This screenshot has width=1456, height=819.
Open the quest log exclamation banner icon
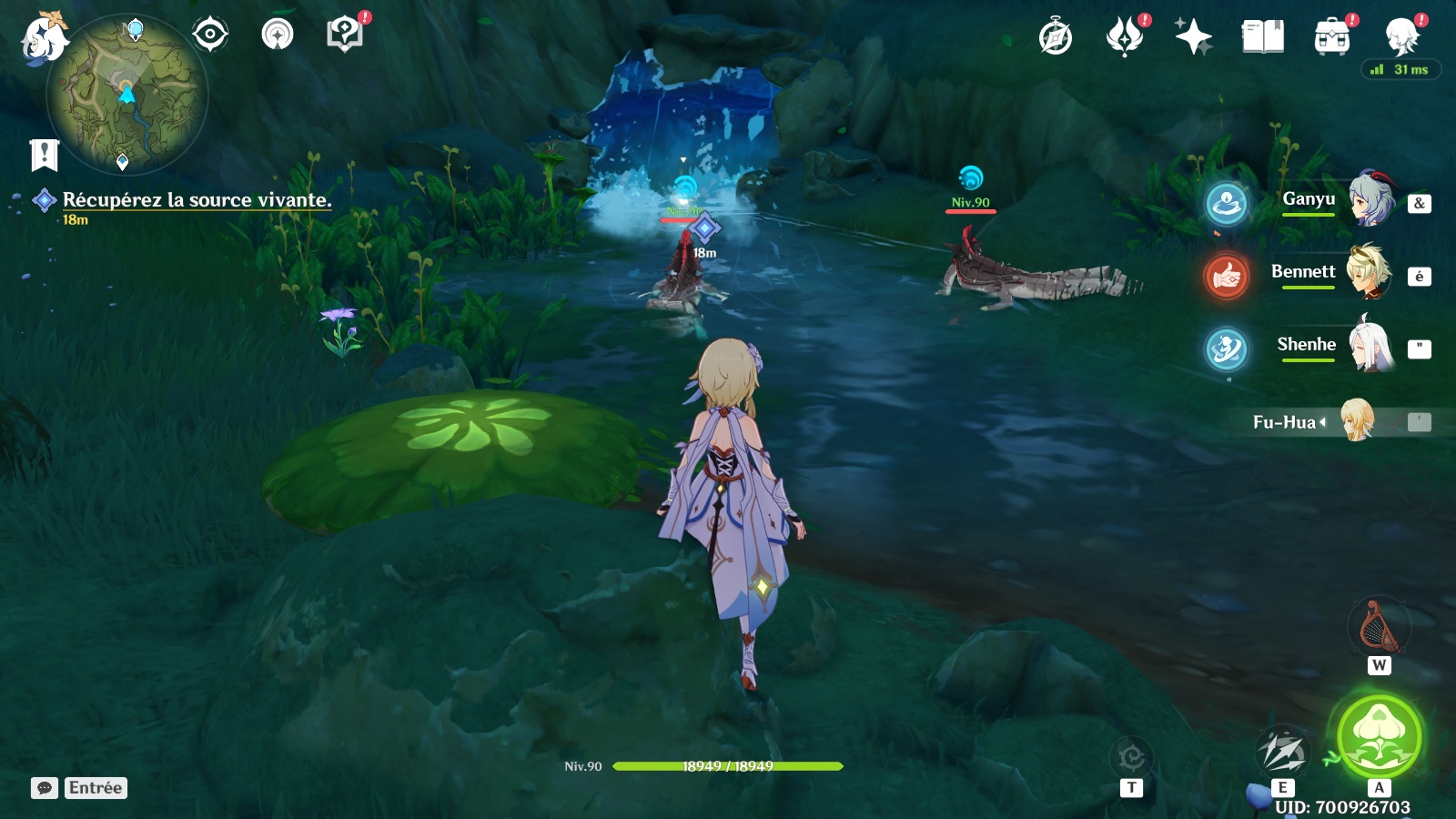click(x=44, y=156)
